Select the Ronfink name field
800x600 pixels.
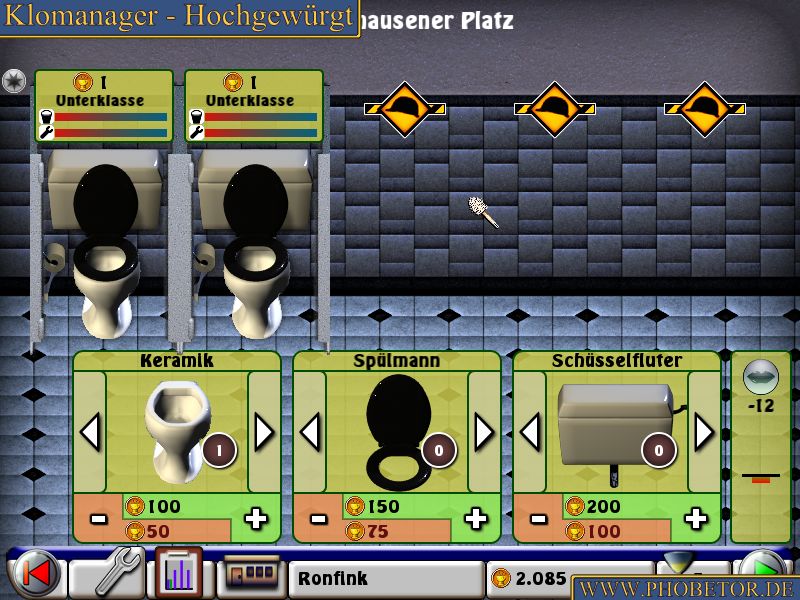pos(386,578)
